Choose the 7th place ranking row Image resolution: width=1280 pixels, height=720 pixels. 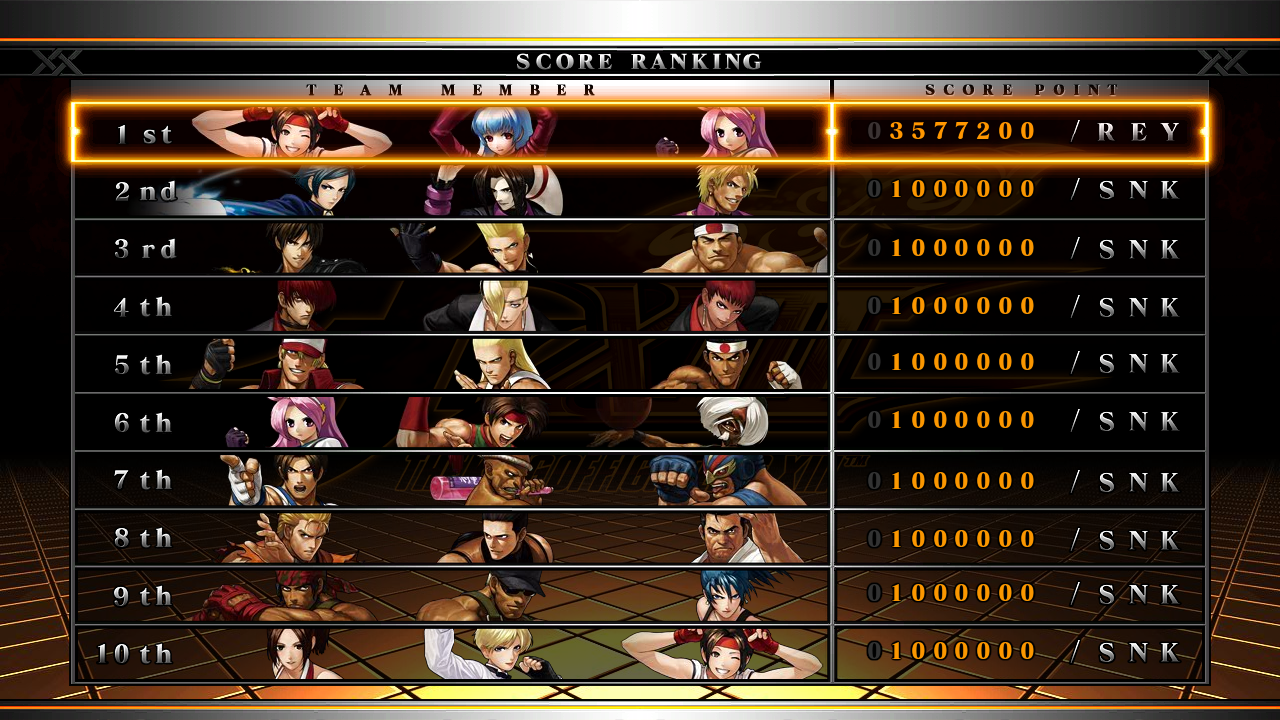640,480
